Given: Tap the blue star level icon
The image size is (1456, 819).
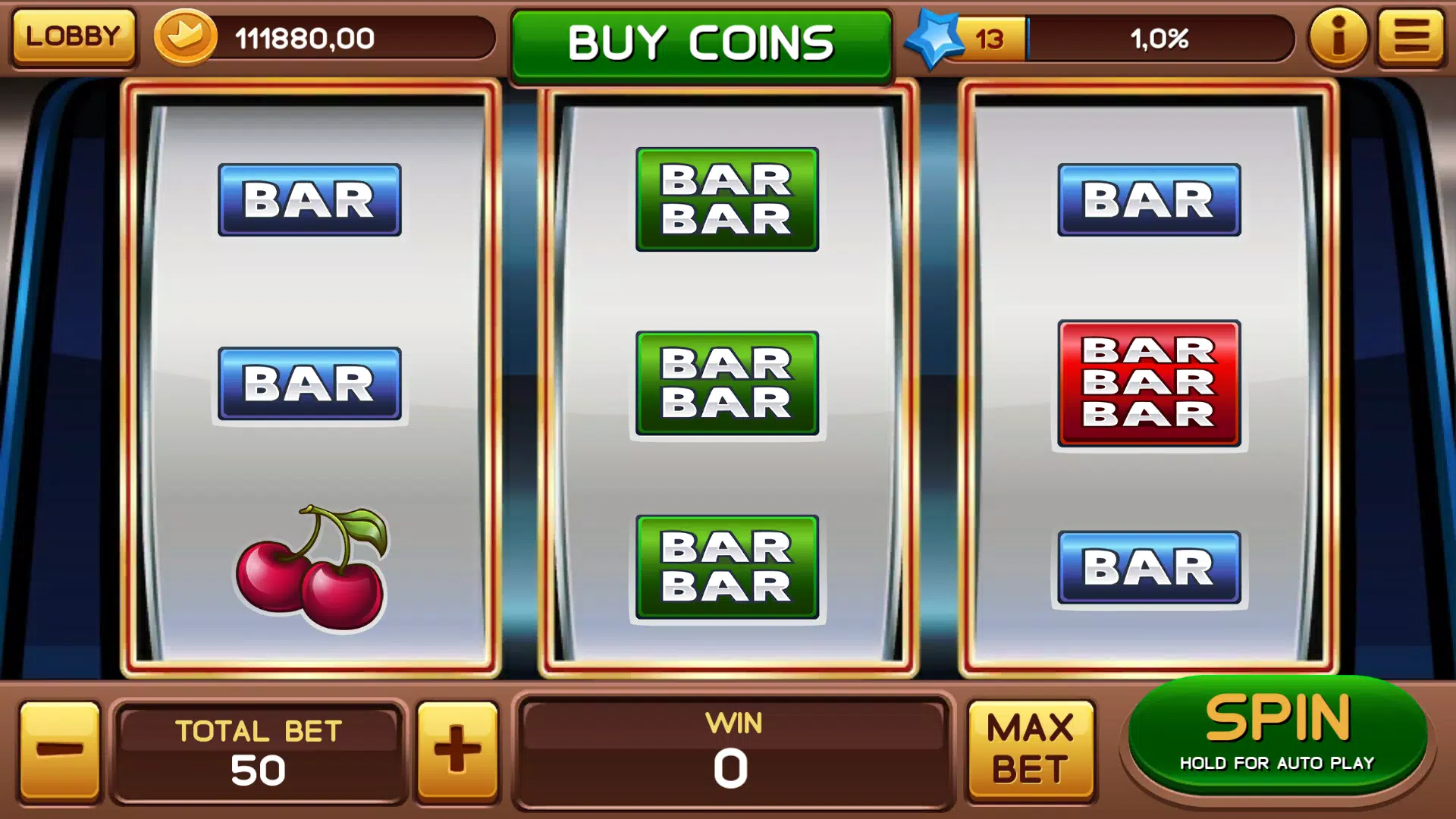Looking at the screenshot, I should 934,38.
